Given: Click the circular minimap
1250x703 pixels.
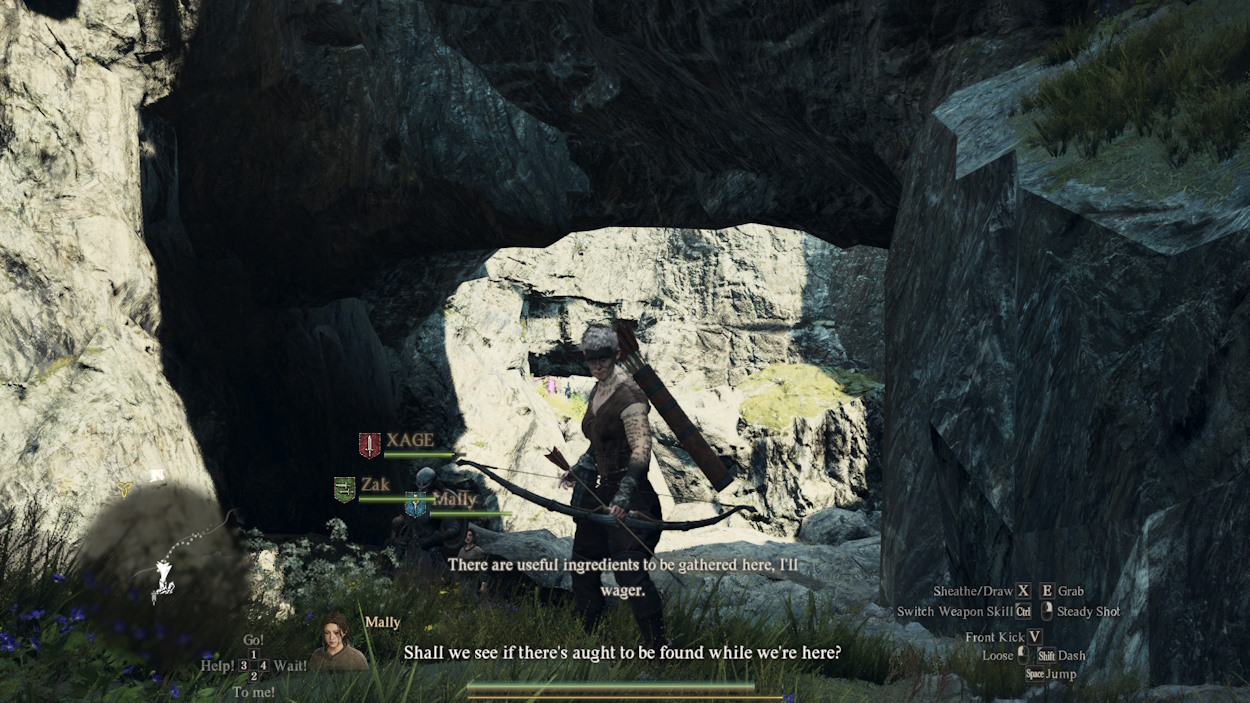Looking at the screenshot, I should click(162, 562).
